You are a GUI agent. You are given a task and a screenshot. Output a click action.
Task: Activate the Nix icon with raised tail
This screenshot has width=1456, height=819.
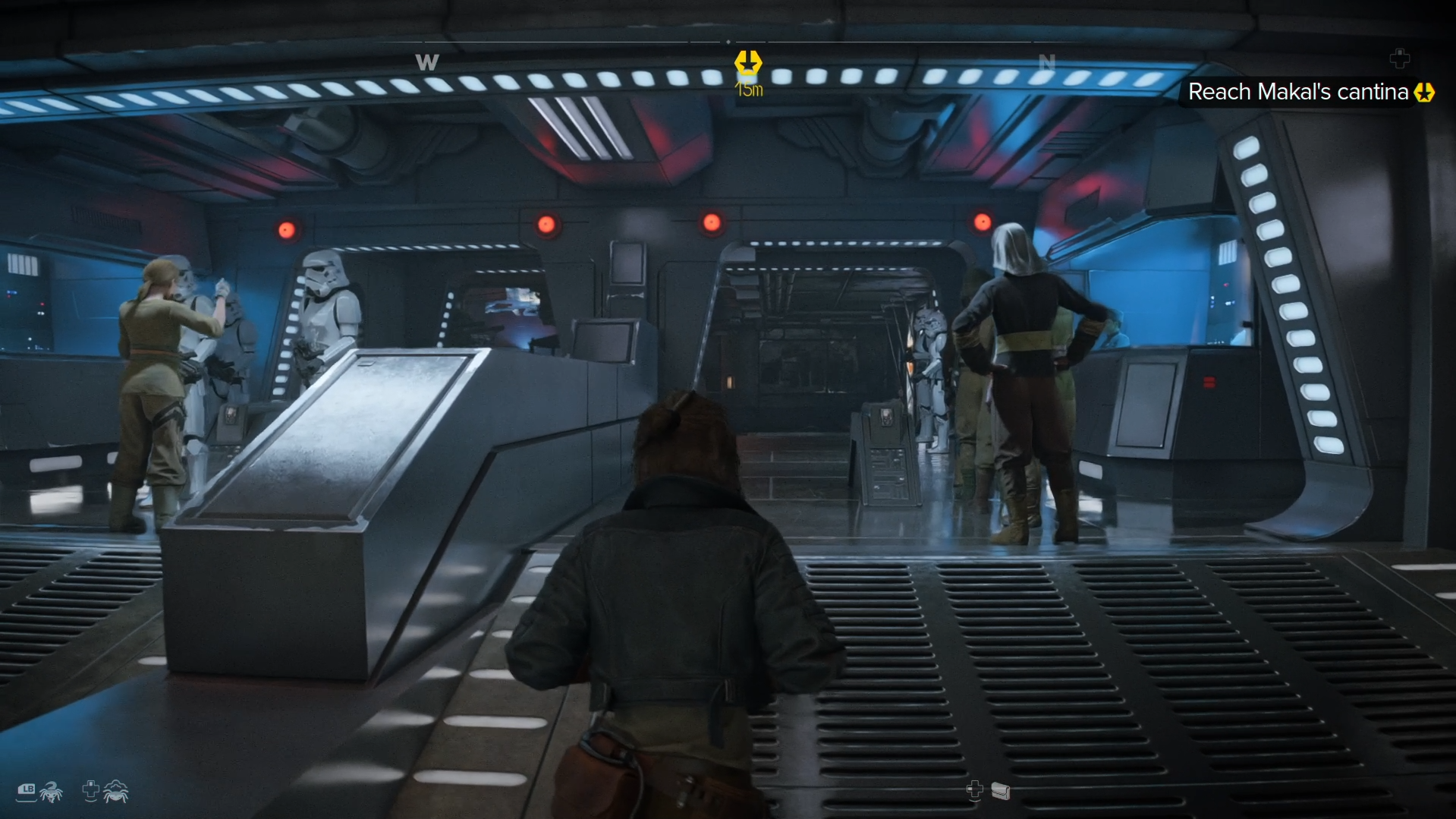point(51,792)
